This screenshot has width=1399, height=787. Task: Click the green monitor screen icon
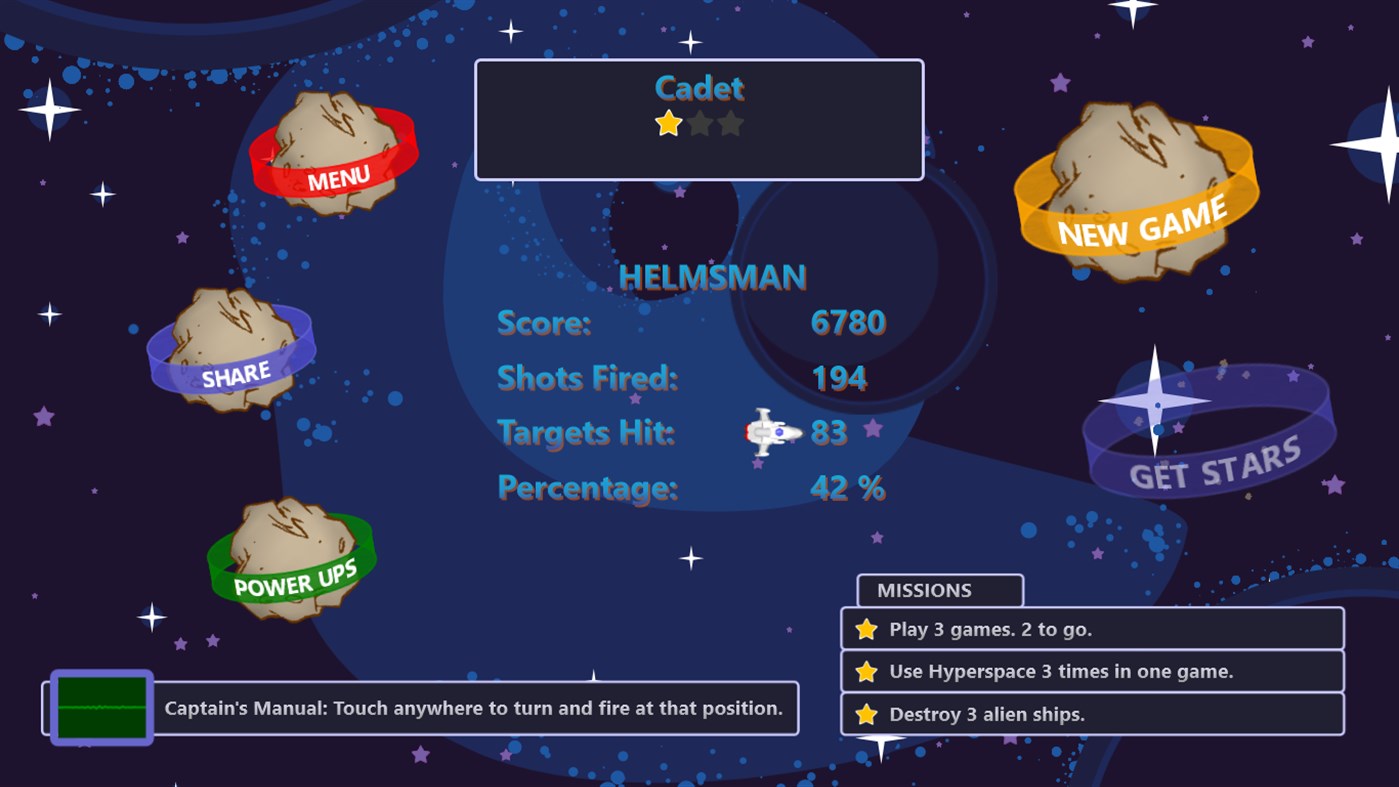[x=101, y=708]
